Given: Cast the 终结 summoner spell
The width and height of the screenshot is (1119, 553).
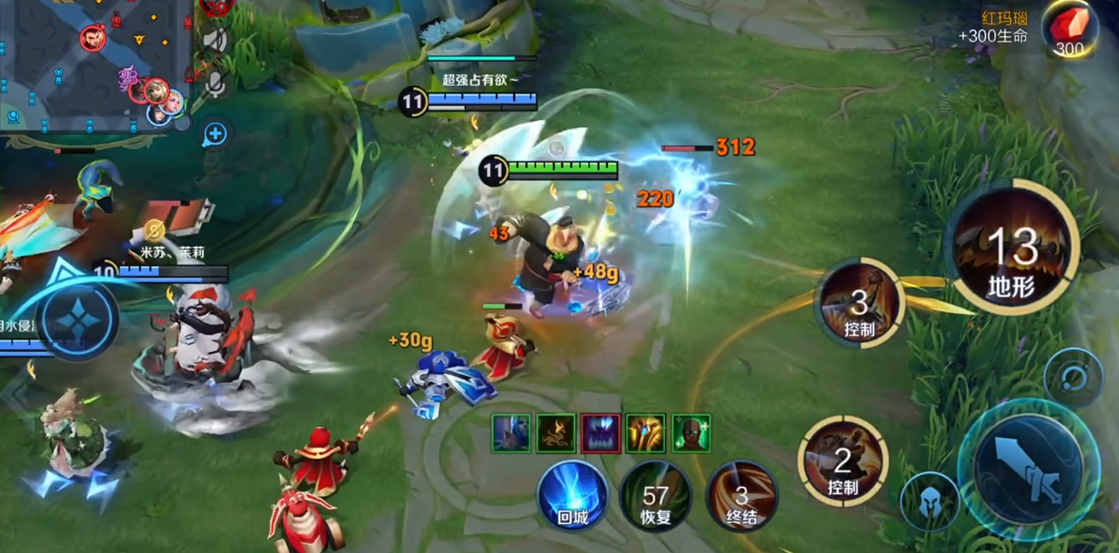Looking at the screenshot, I should (741, 494).
